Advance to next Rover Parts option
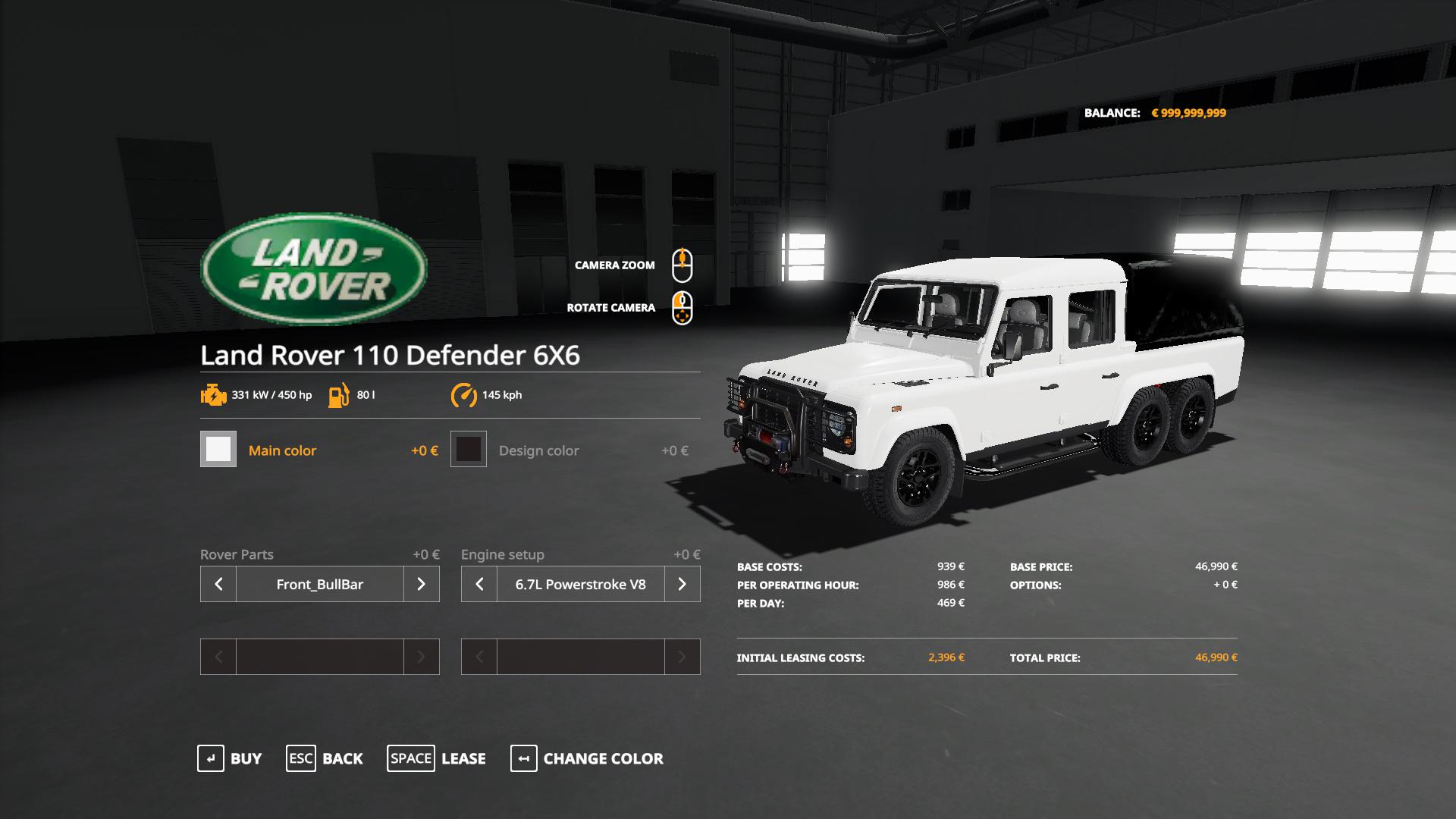Screen dimensions: 1456x819 [x=422, y=584]
